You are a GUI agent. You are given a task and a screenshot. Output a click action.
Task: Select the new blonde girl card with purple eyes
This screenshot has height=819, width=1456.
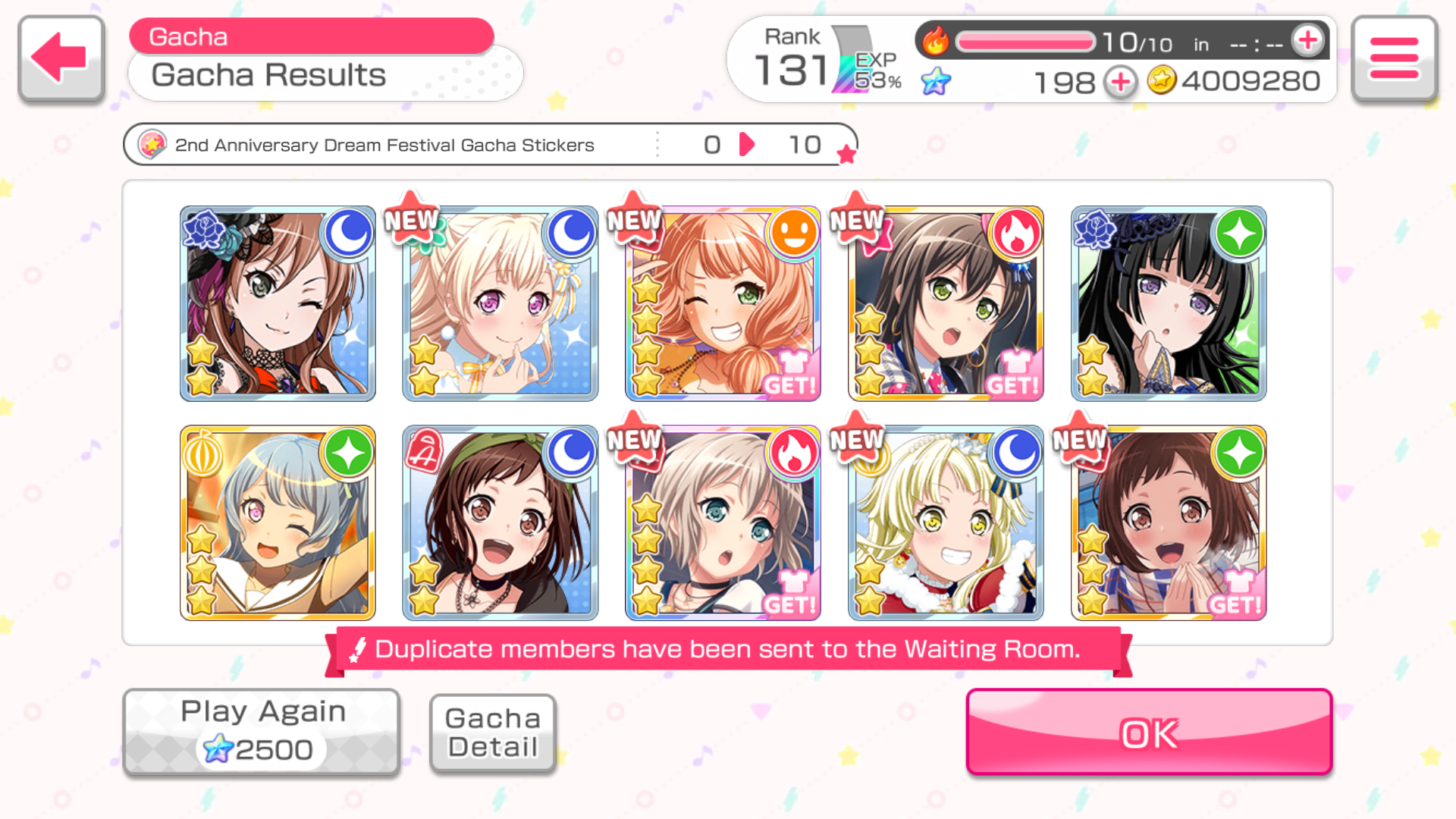tap(500, 303)
